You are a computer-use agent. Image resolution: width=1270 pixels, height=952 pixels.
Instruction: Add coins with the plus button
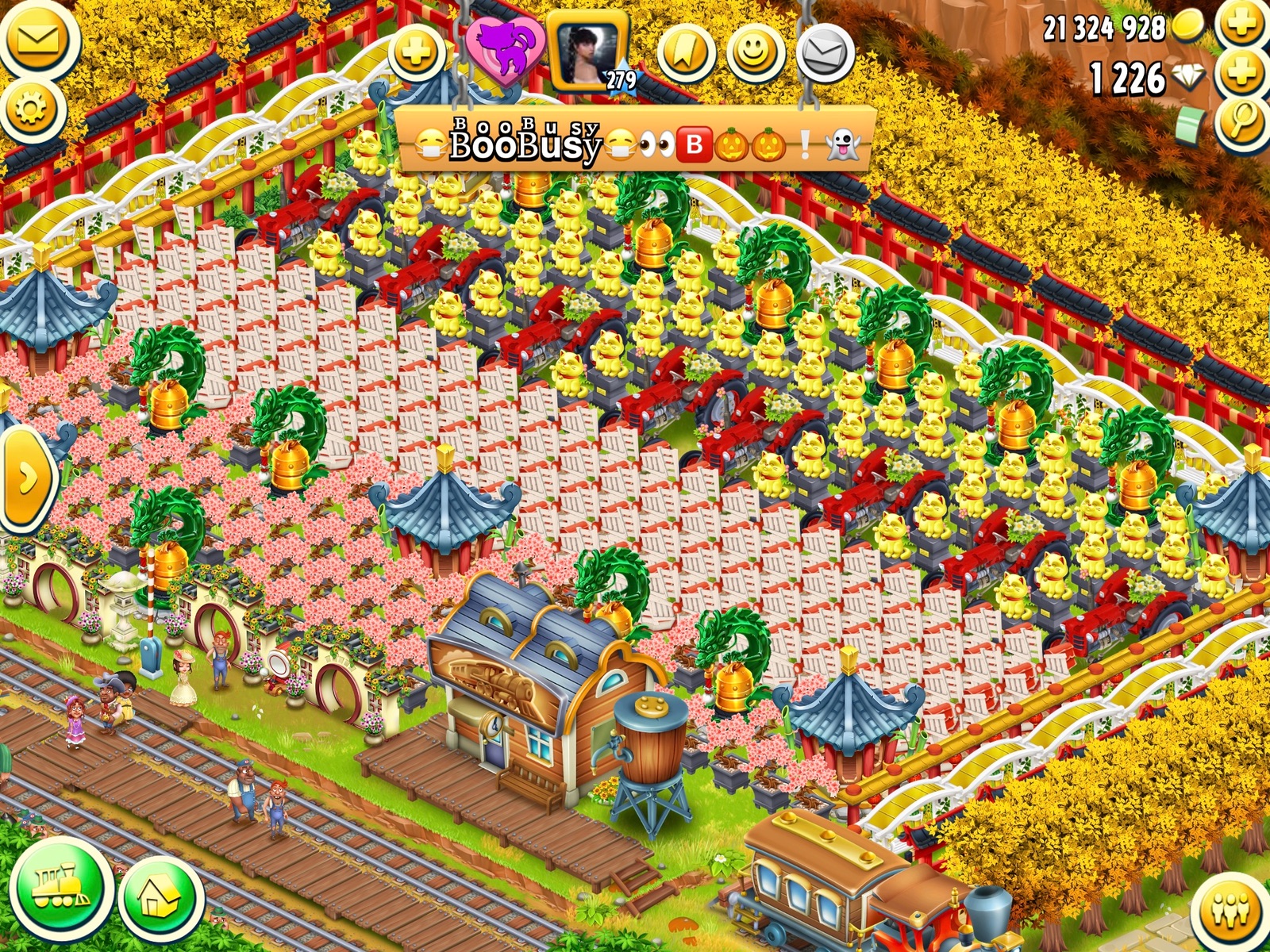coord(1243,24)
